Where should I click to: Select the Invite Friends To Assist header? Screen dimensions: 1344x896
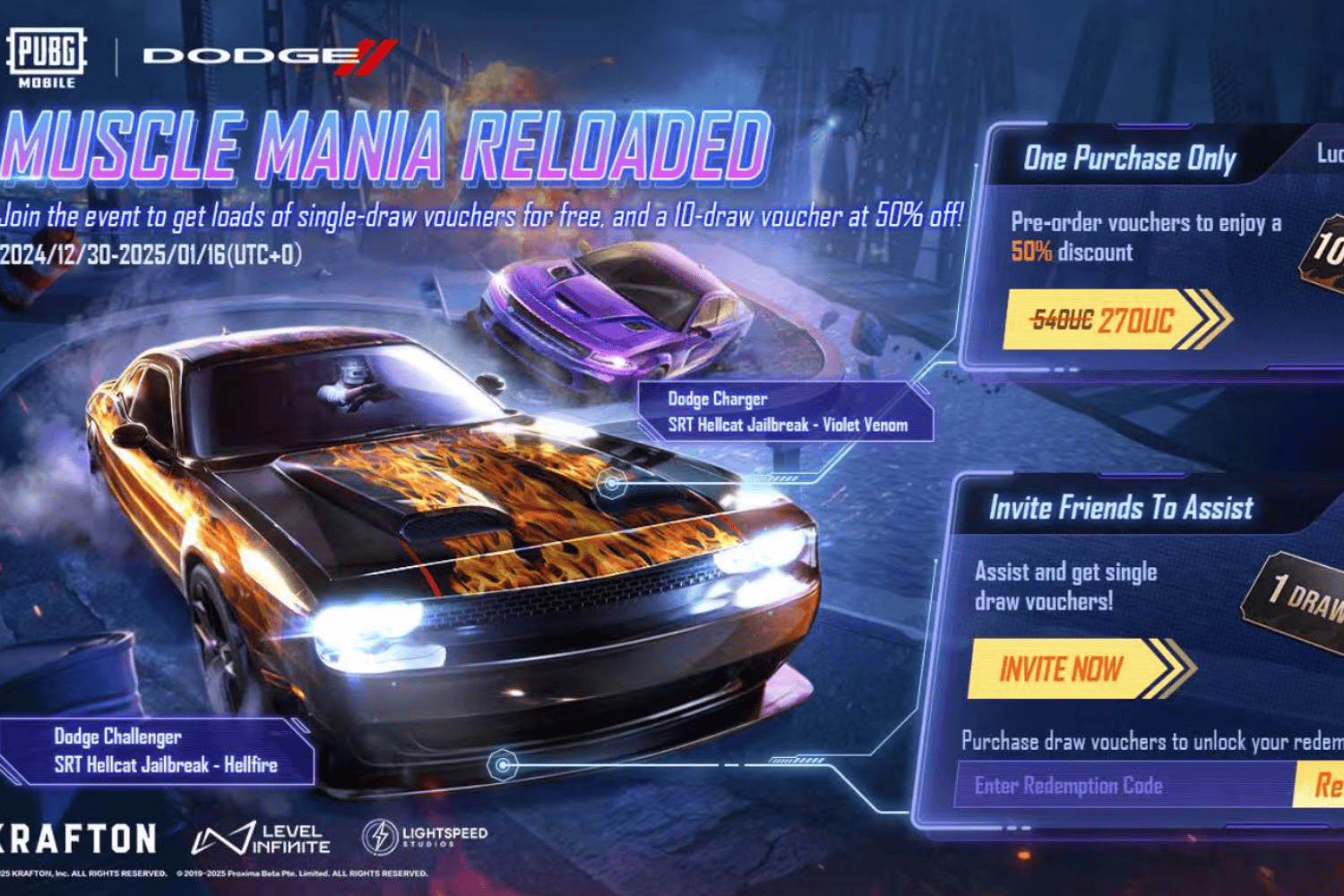coord(1122,508)
